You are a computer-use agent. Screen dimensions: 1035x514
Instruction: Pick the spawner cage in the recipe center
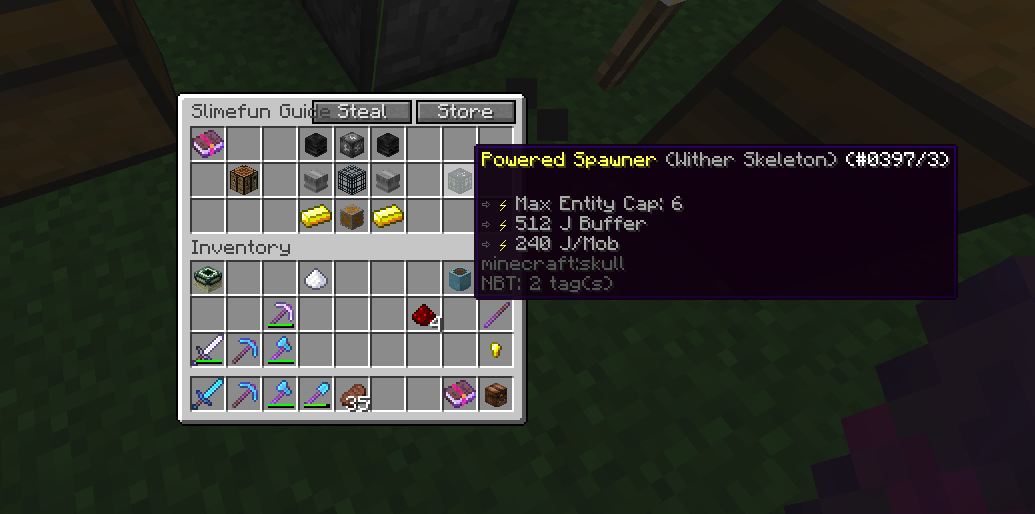click(352, 181)
